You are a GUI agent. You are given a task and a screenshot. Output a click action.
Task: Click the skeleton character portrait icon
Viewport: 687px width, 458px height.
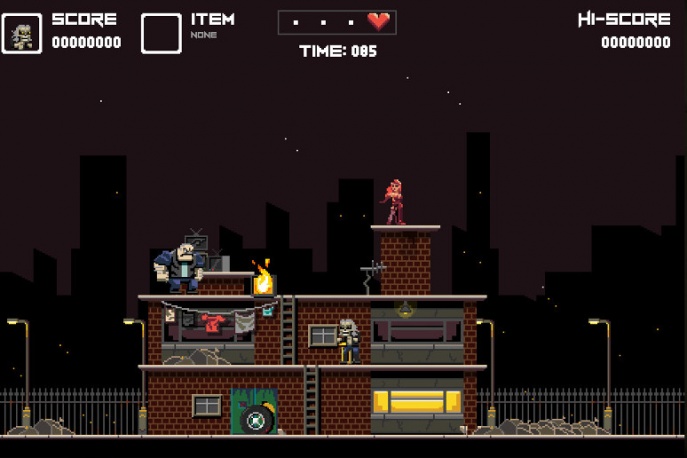point(22,34)
